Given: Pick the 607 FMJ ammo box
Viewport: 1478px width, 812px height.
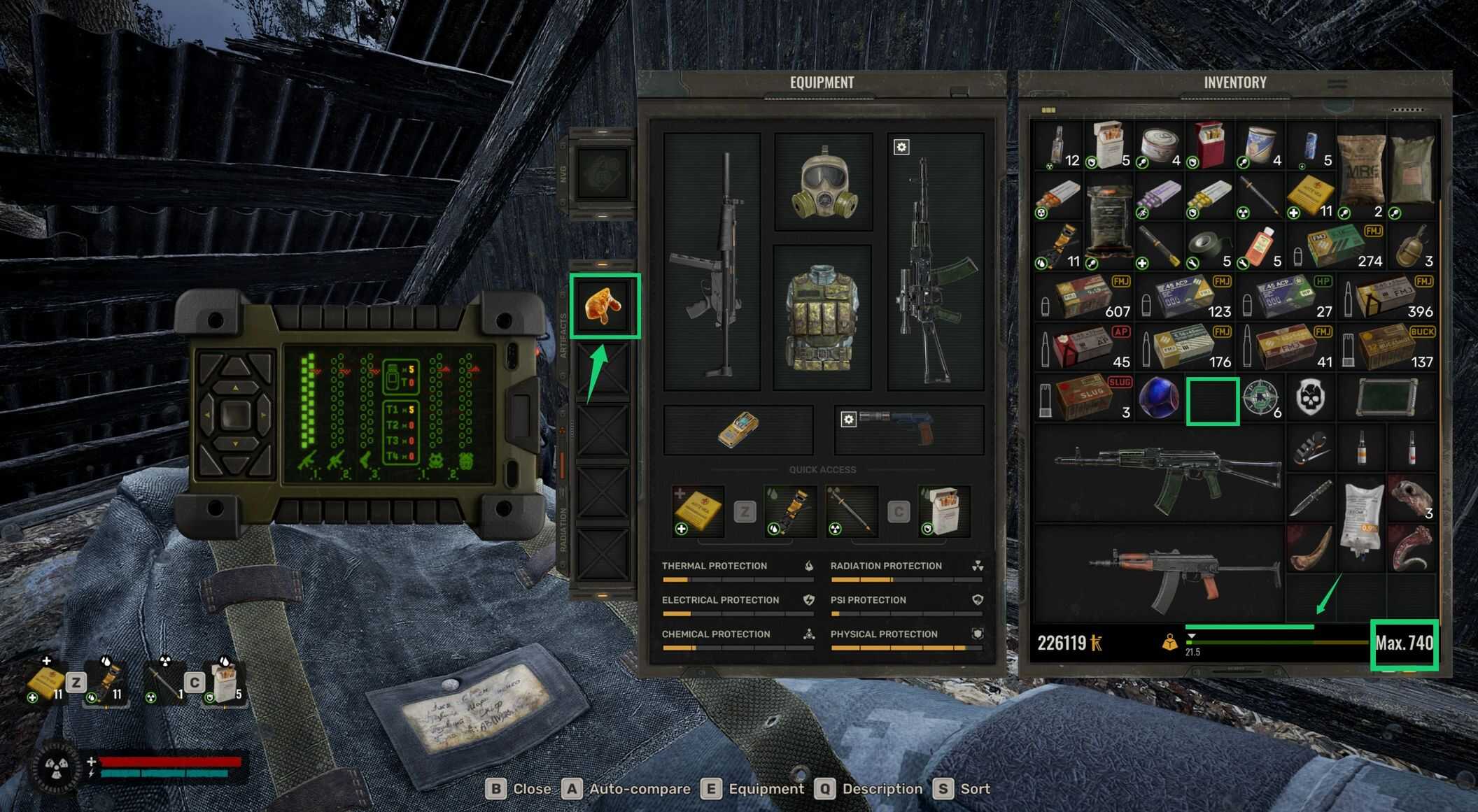Looking at the screenshot, I should 1084,297.
